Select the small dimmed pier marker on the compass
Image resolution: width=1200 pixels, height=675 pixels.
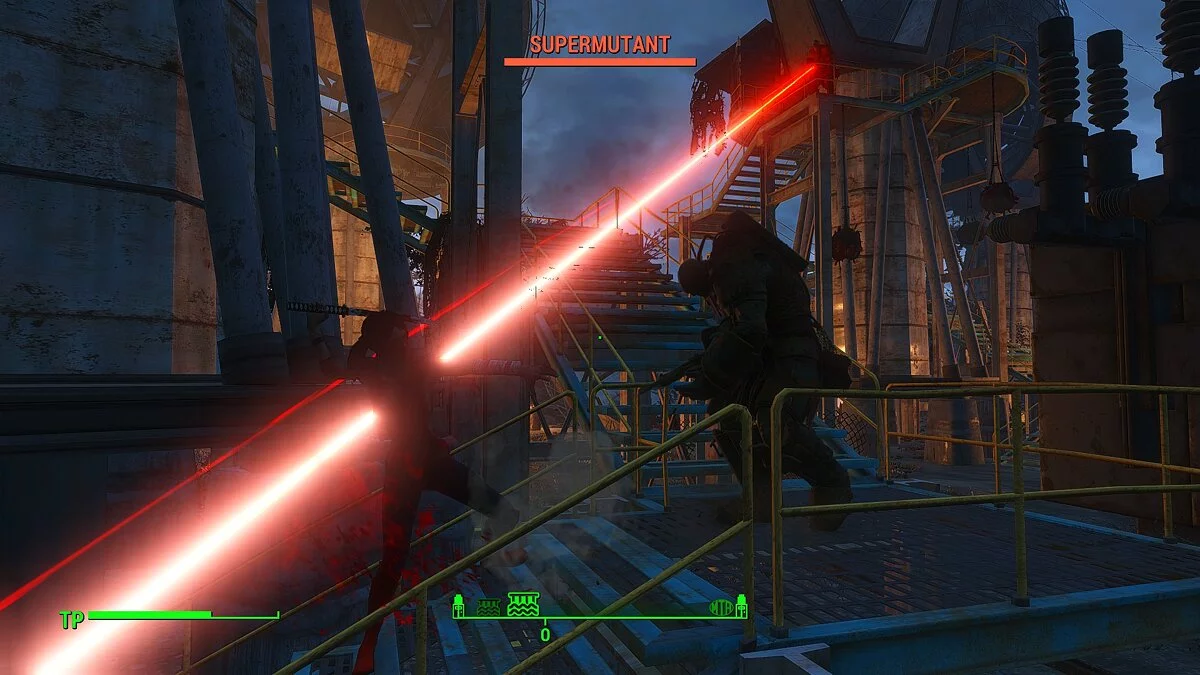click(x=488, y=606)
